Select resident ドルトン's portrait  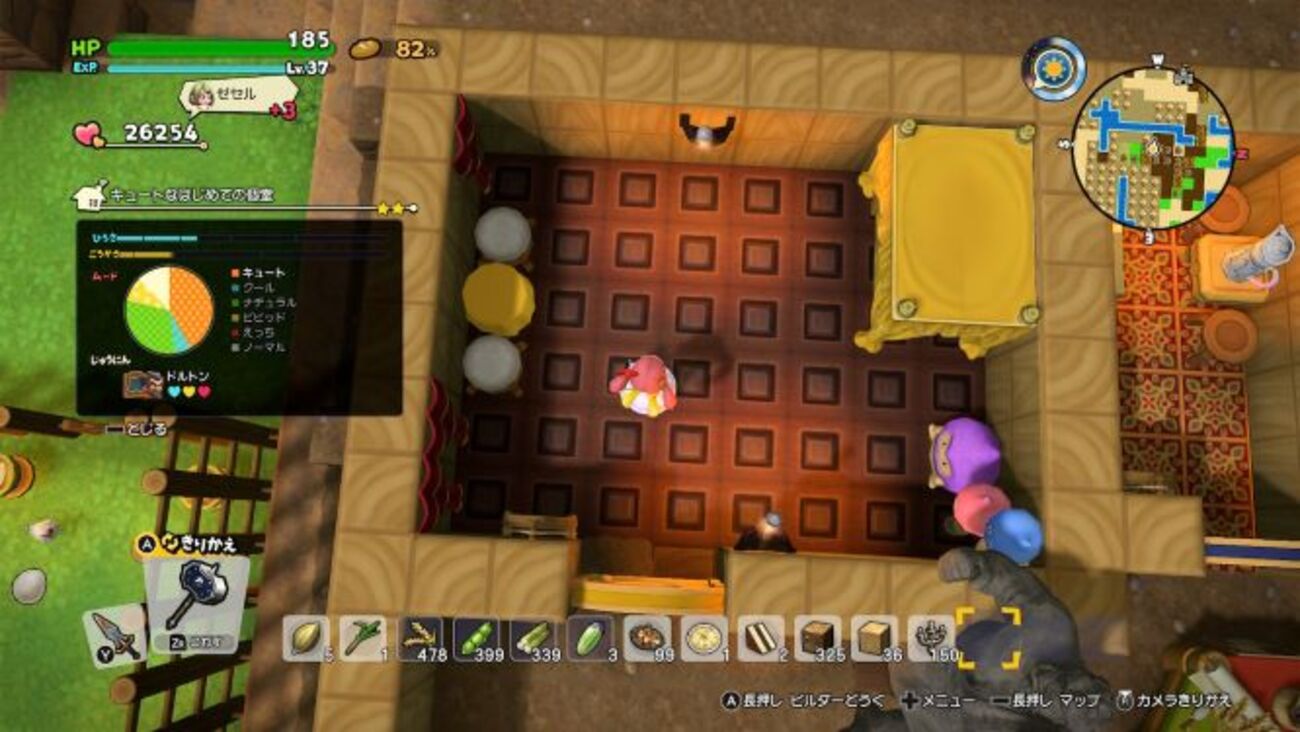tap(142, 384)
